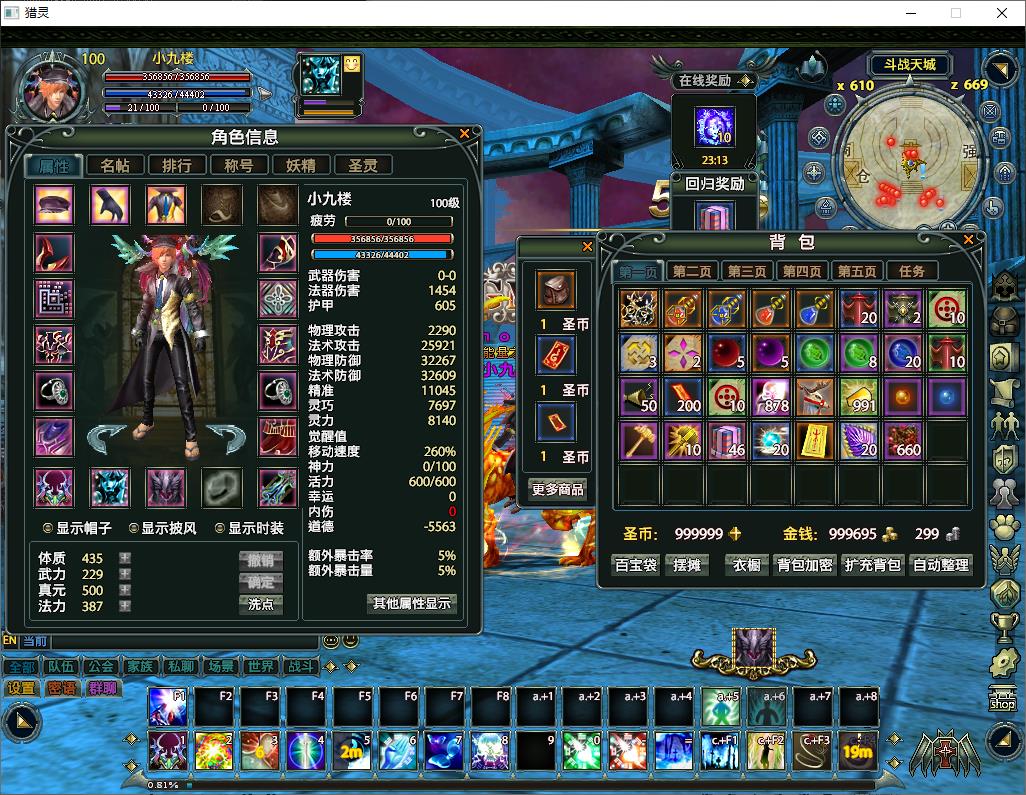
Task: Open the 百宝袋 treasure bag
Action: 636,565
